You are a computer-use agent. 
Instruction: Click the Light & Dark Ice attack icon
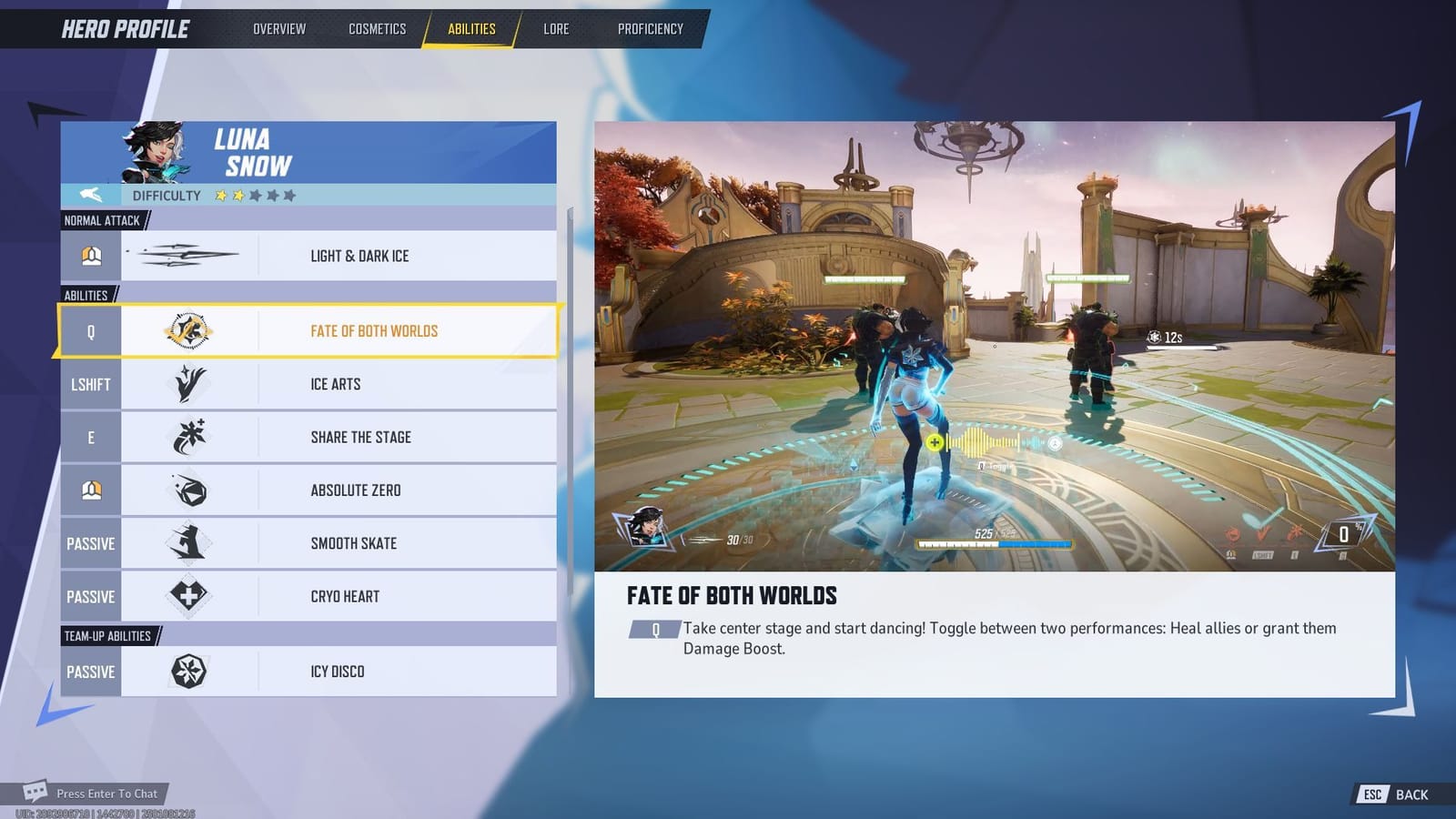(187, 255)
